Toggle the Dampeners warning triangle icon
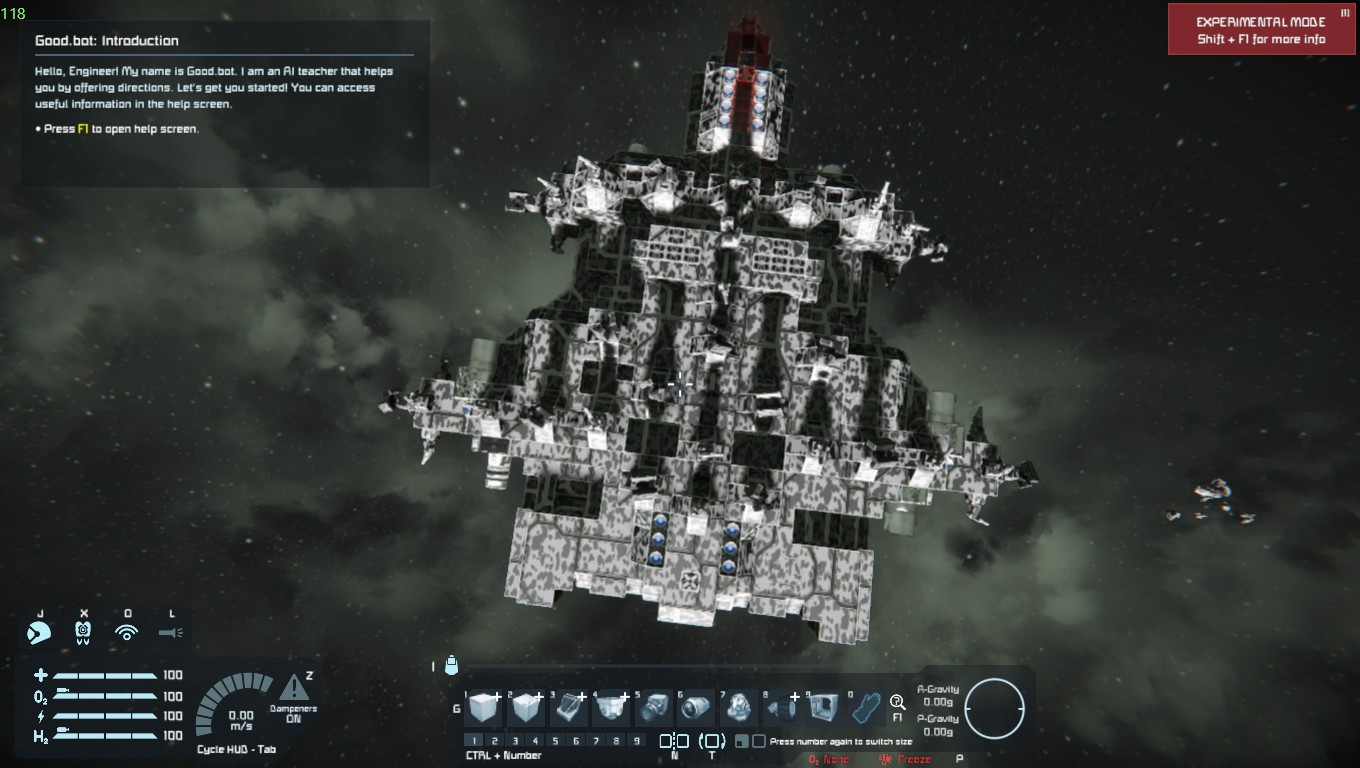This screenshot has height=768, width=1360. click(293, 688)
